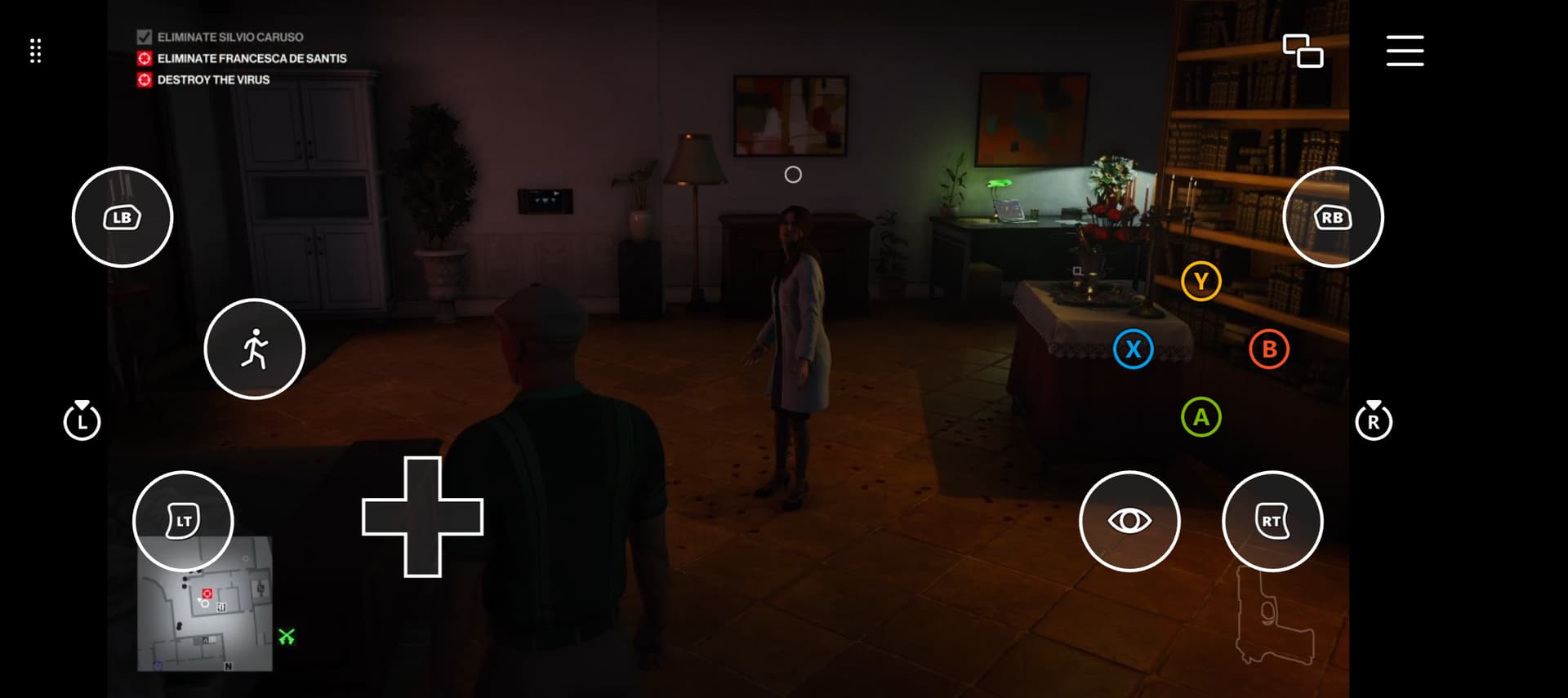This screenshot has height=698, width=1568.
Task: Click the right stick R button
Action: (1374, 421)
